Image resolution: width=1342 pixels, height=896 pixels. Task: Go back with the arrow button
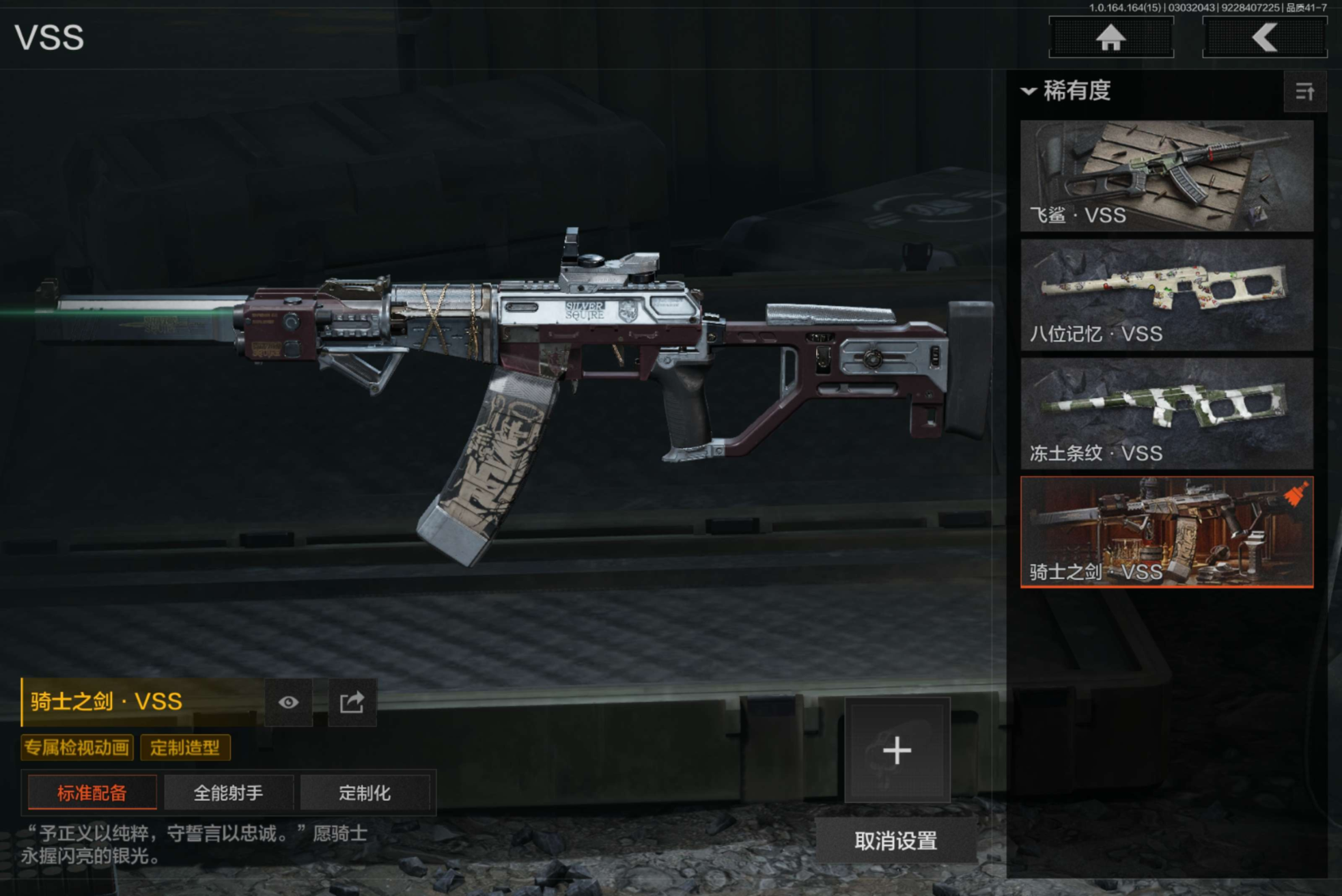coord(1264,38)
